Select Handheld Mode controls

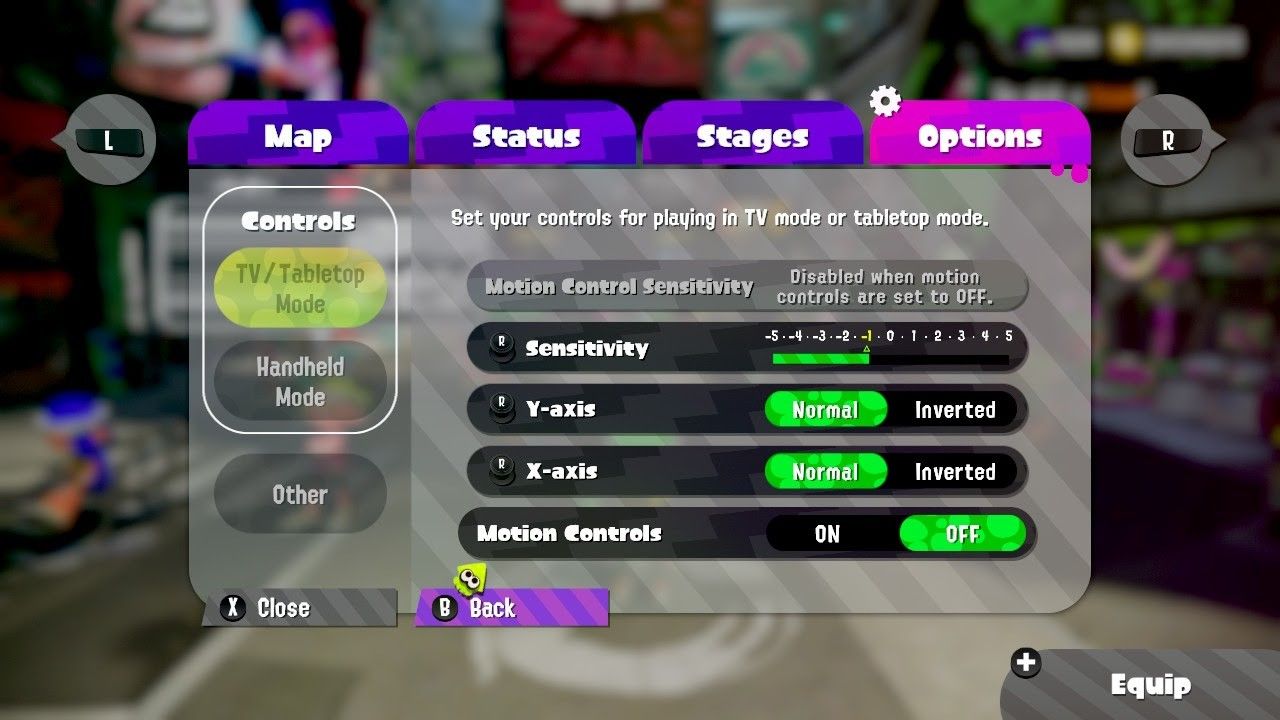(x=300, y=381)
